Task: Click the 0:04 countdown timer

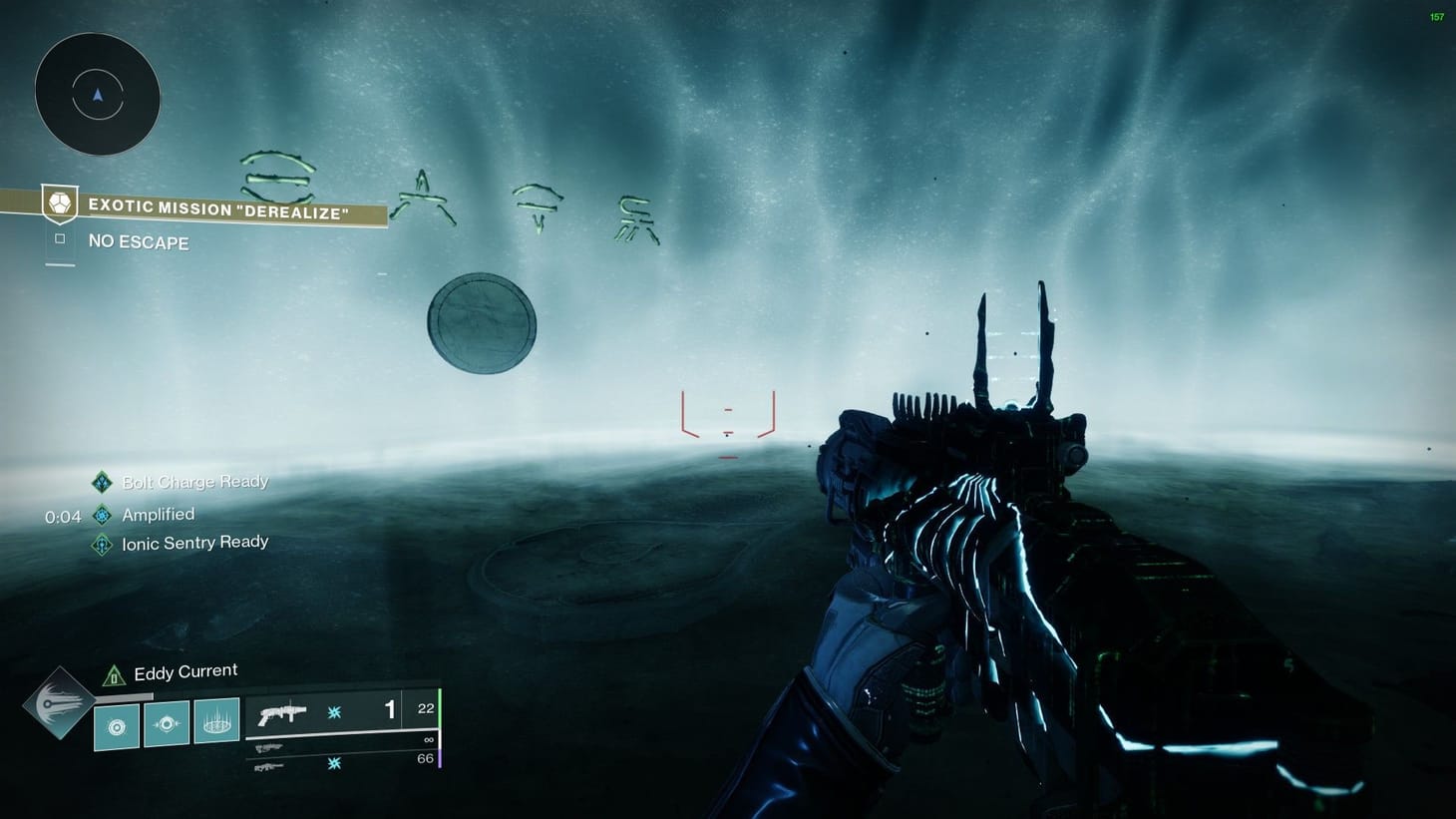Action: 62,517
